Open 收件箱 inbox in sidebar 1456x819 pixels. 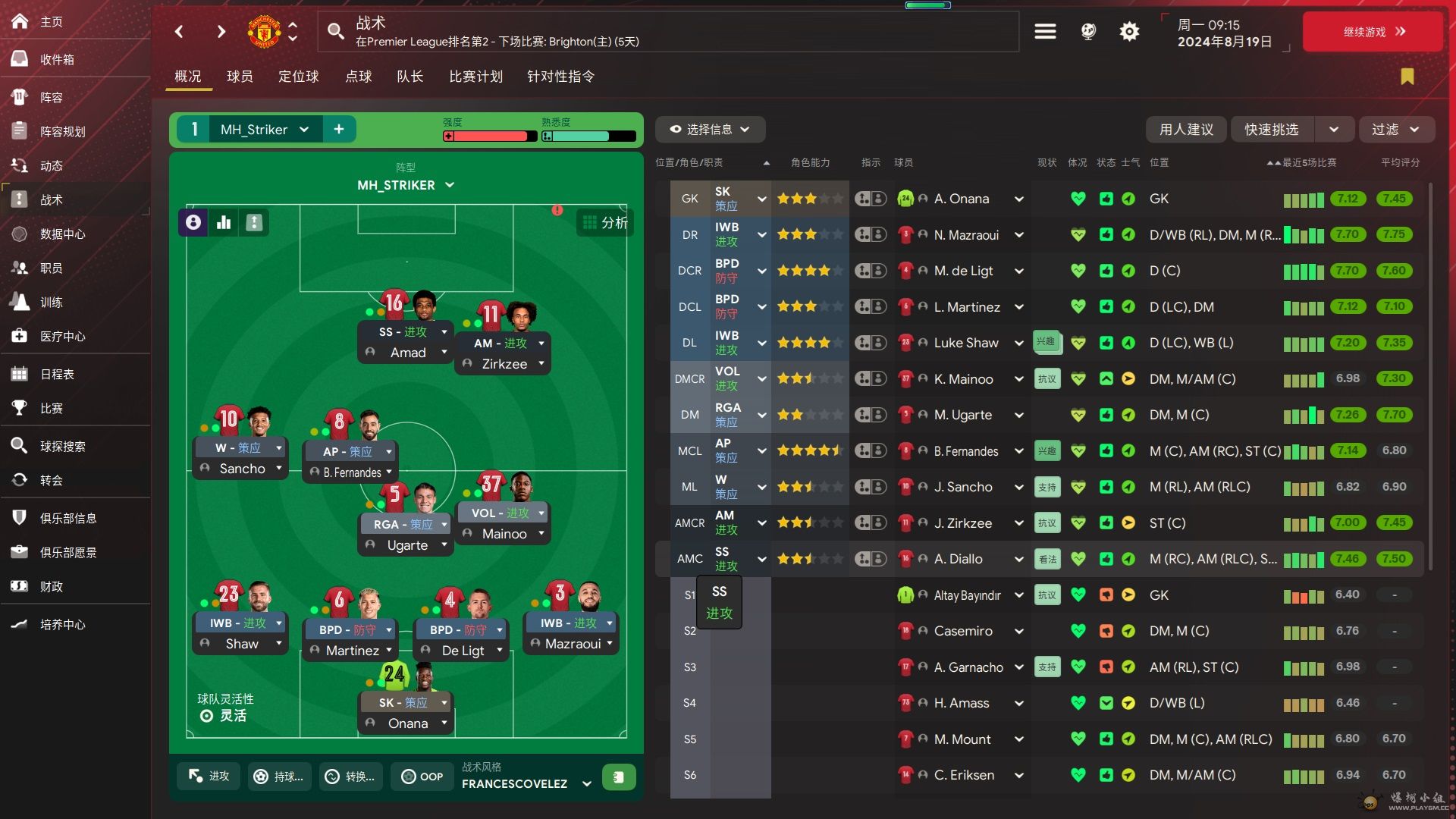57,60
